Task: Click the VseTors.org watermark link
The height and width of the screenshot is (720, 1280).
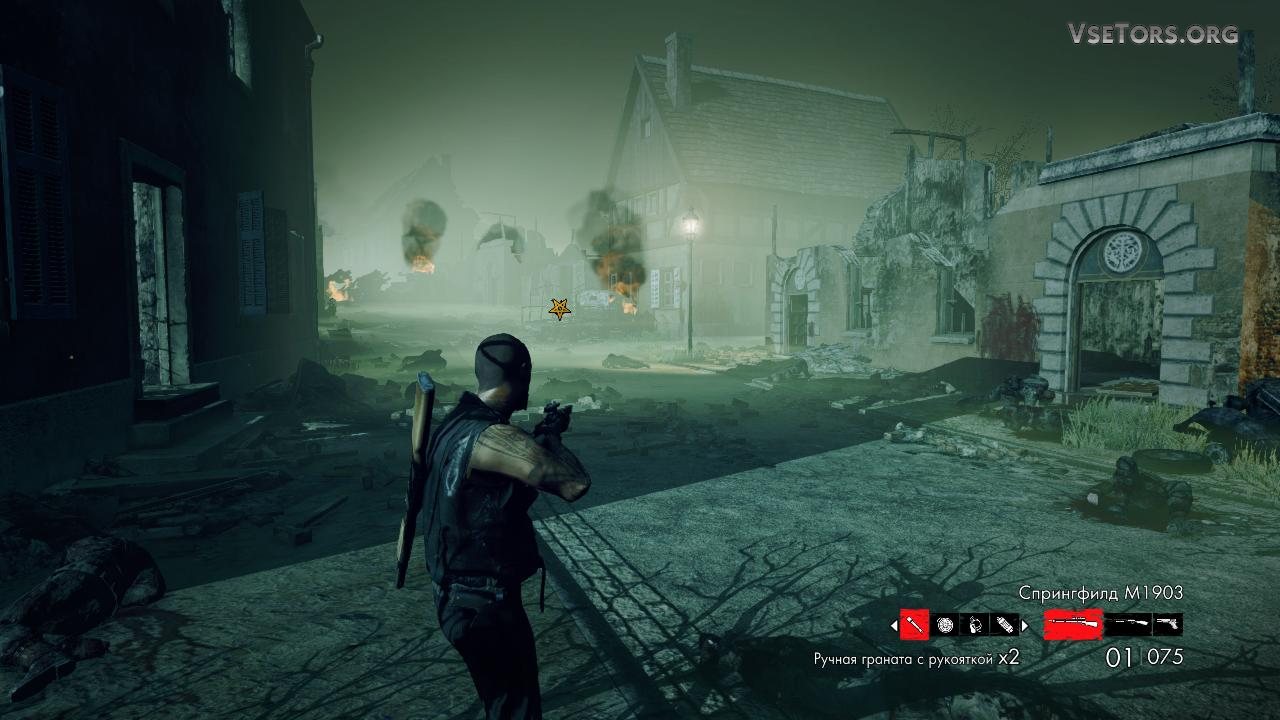Action: [1153, 34]
